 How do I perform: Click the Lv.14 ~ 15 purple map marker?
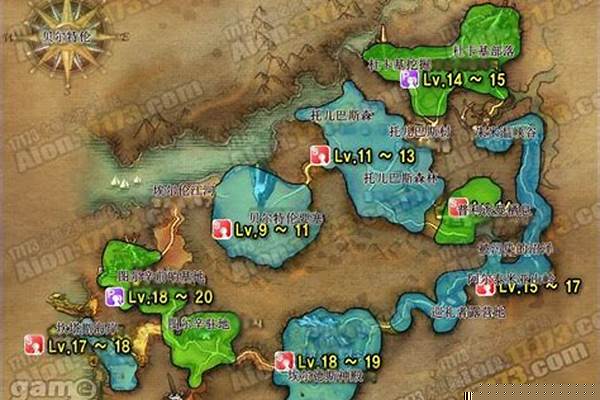[x=411, y=77]
